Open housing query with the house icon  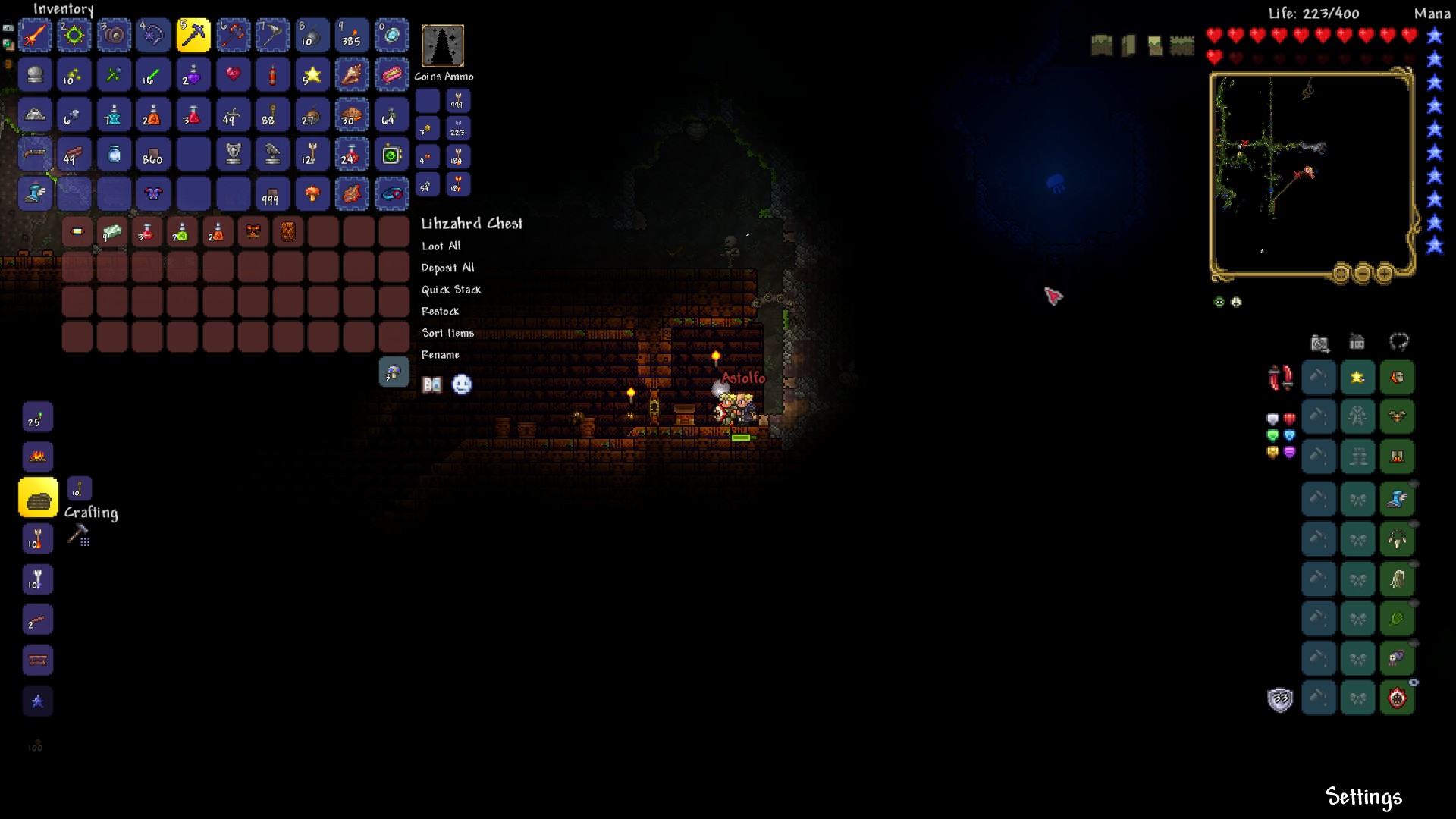pos(1357,344)
